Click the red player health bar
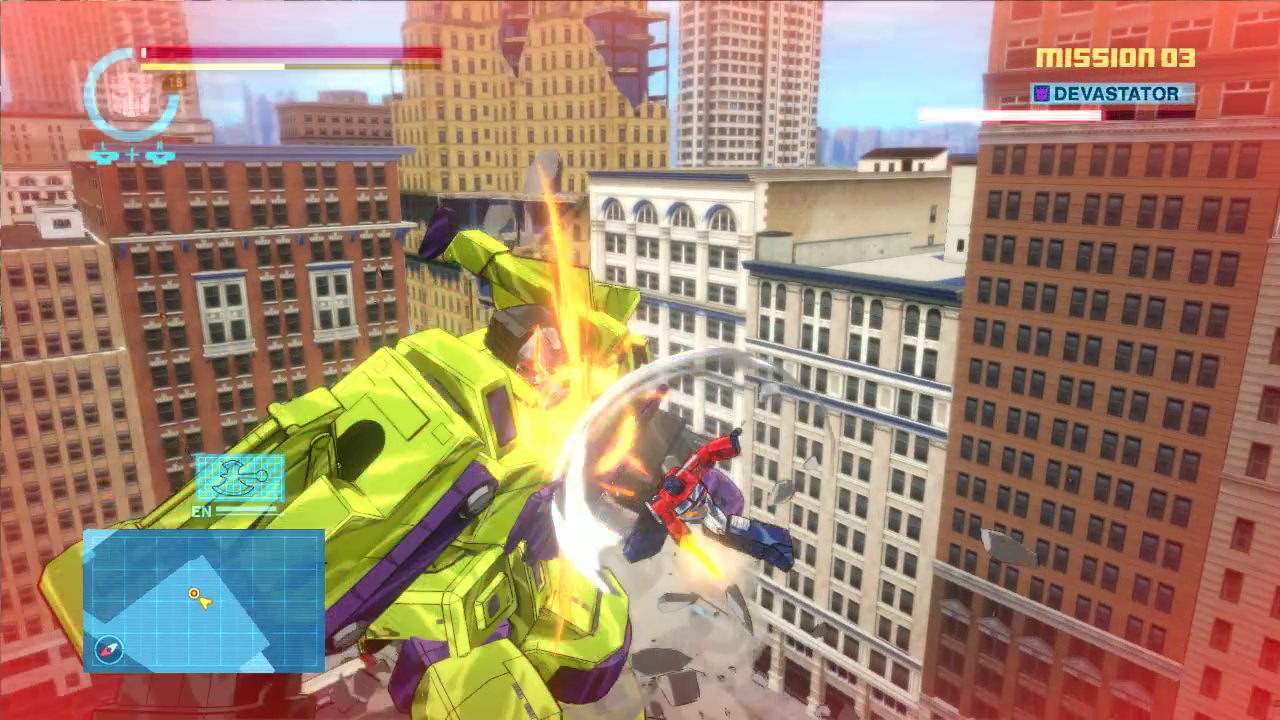Screen dimensions: 1280x720 click(290, 52)
